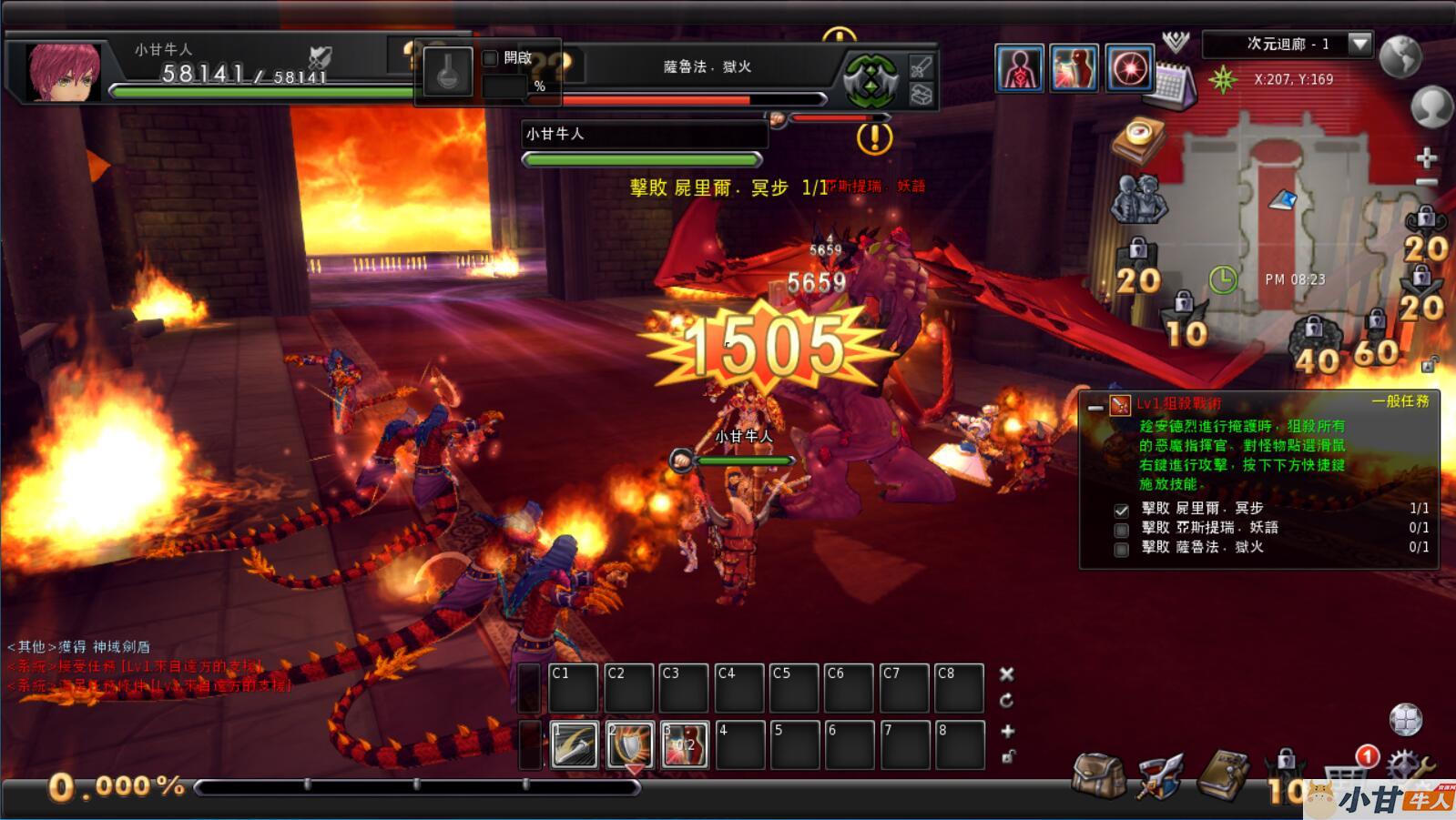Activate the shield skill in slot 2
This screenshot has height=820, width=1456.
pyautogui.click(x=630, y=744)
